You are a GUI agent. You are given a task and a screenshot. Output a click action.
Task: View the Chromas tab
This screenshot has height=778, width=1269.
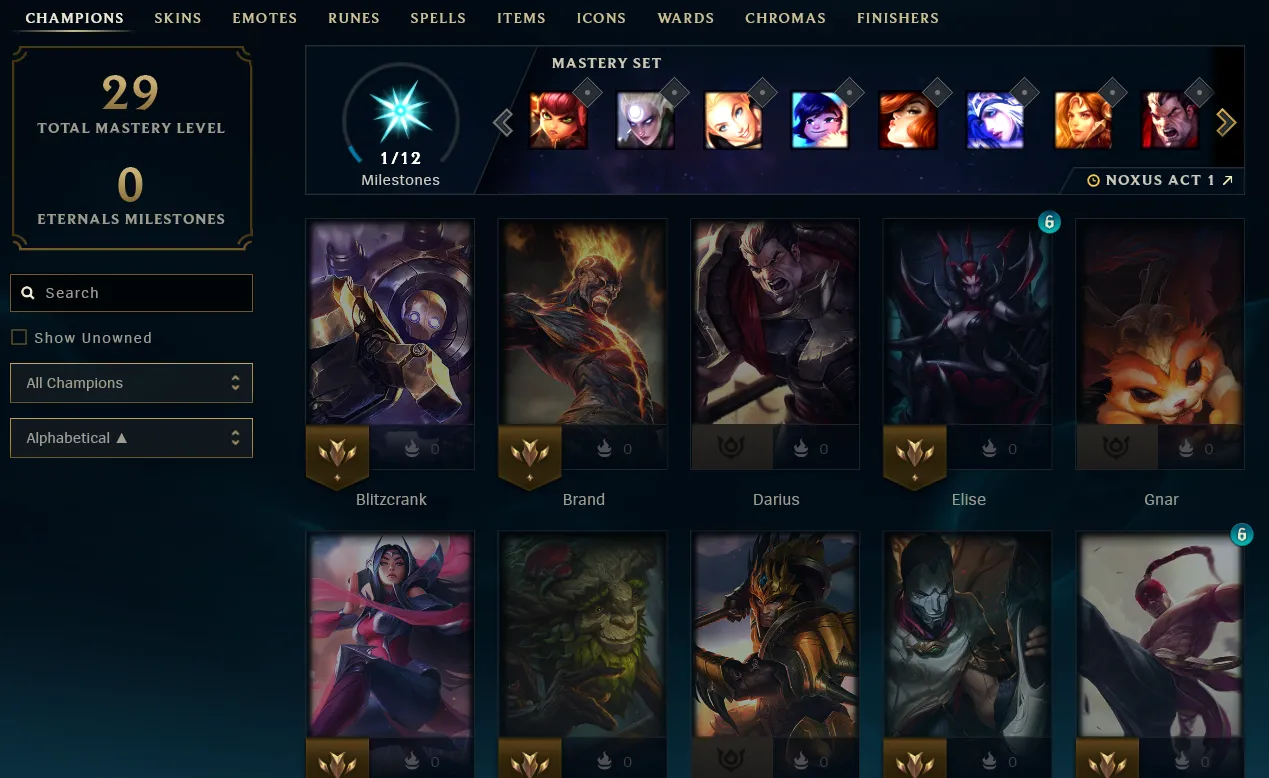tap(785, 18)
